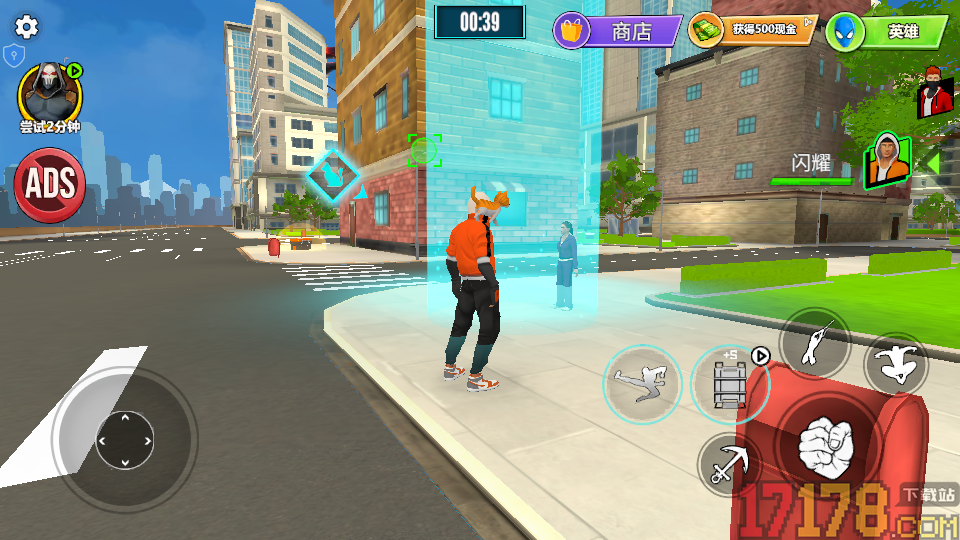Click the red remove ADS button
This screenshot has height=540, width=960.
49,184
